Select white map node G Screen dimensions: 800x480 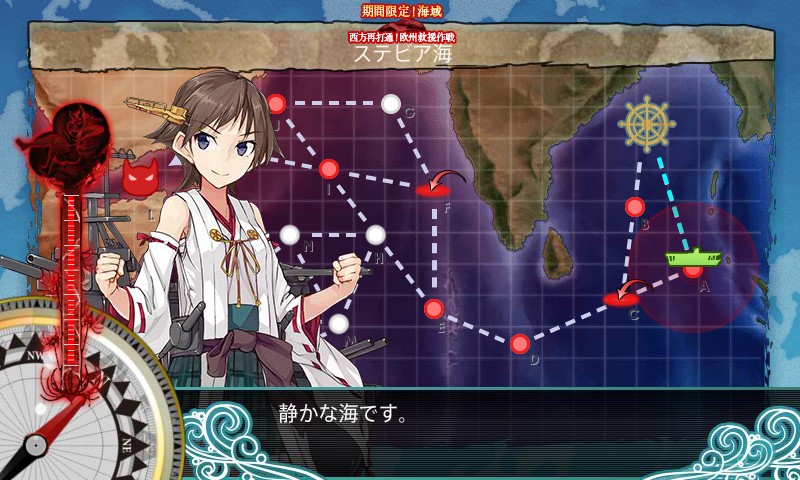pos(391,103)
